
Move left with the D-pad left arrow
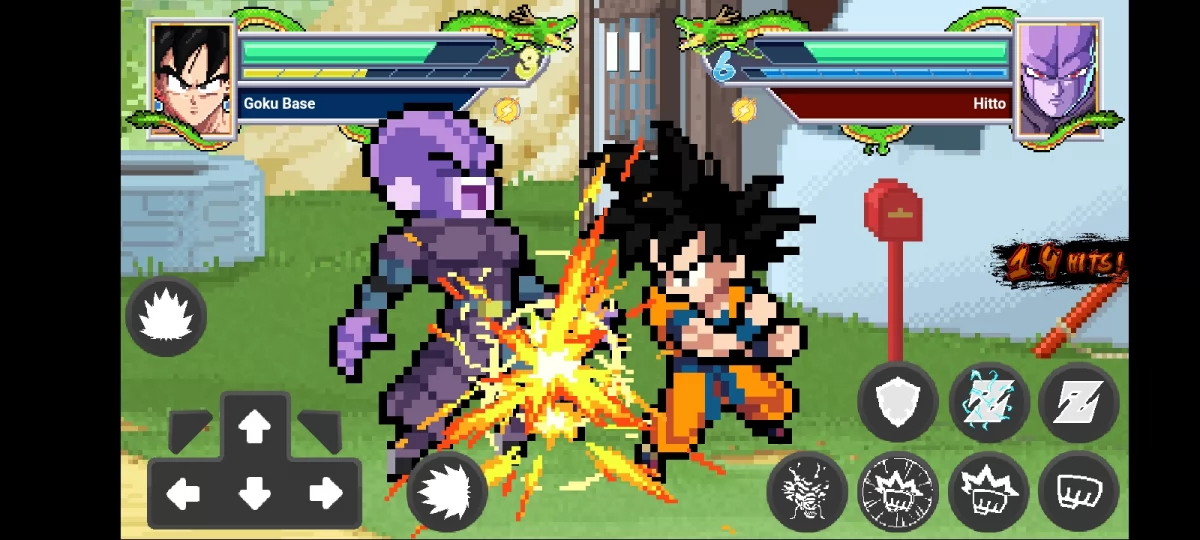[183, 493]
